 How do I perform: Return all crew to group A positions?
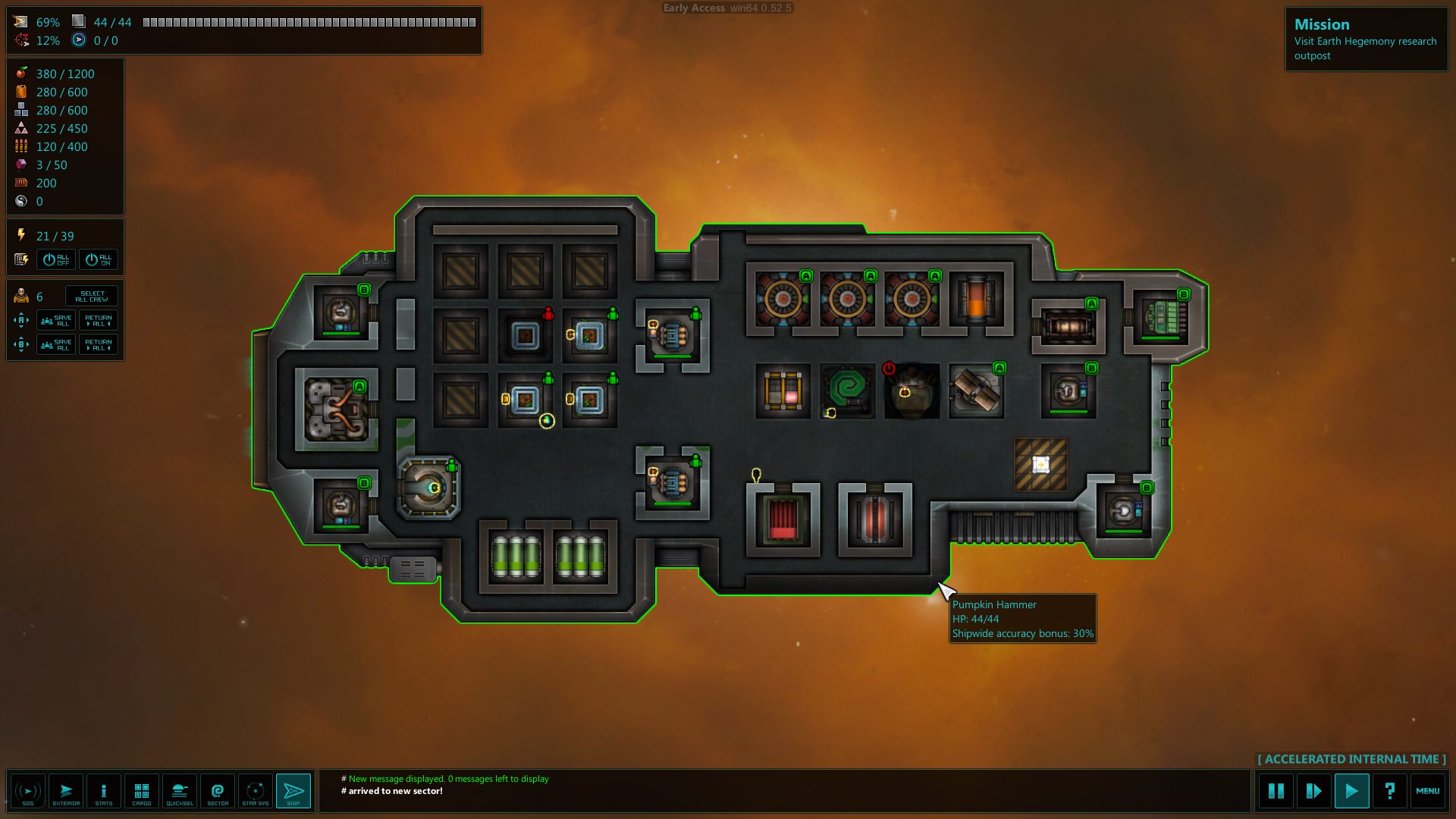coord(99,321)
